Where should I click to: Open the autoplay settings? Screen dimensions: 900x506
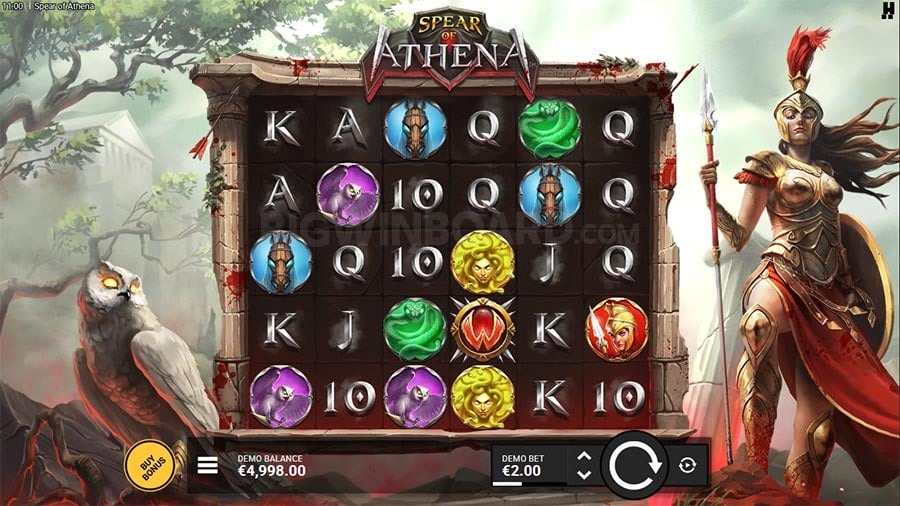[686, 465]
